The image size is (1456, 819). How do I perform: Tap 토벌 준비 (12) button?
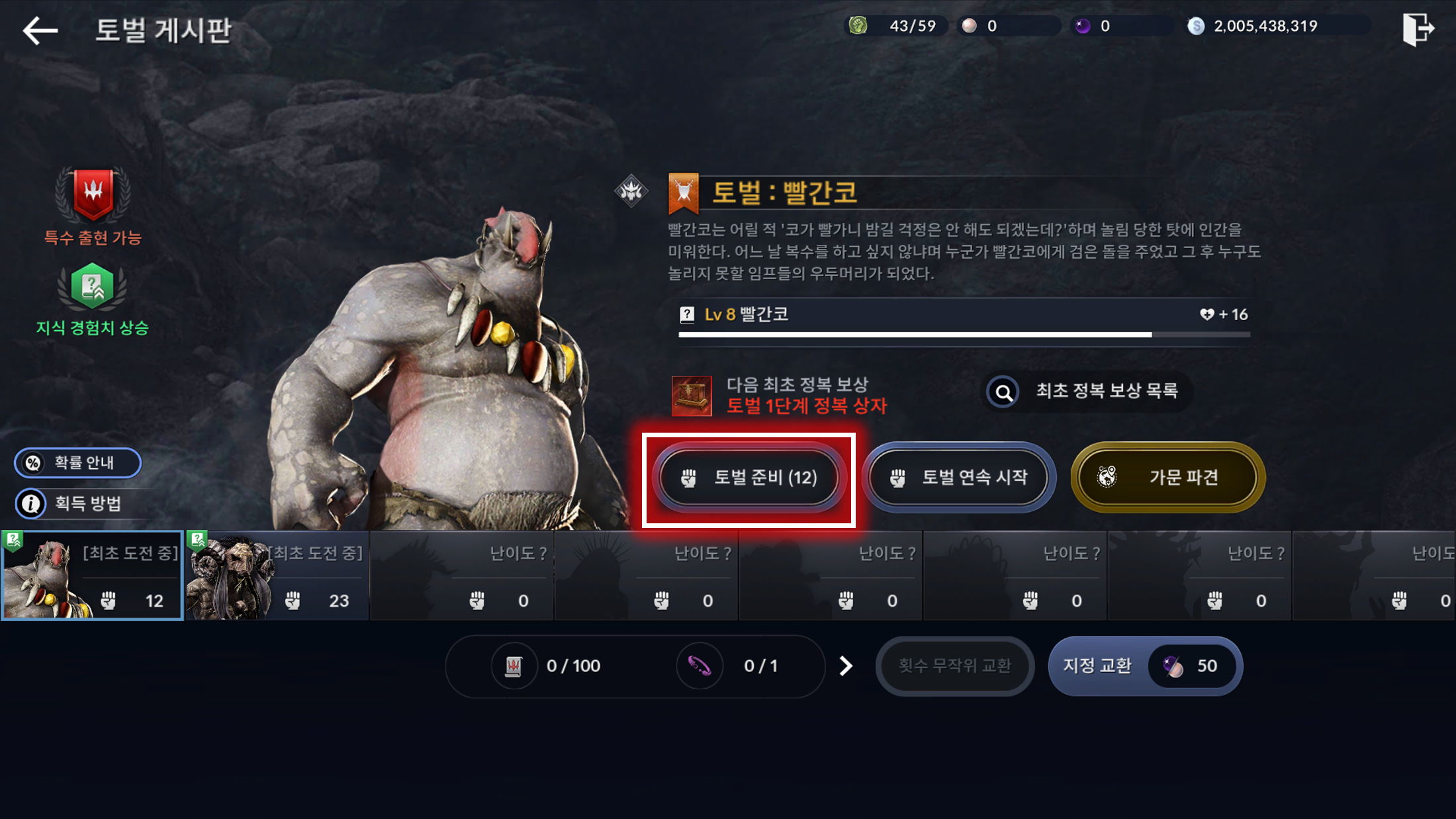[749, 478]
